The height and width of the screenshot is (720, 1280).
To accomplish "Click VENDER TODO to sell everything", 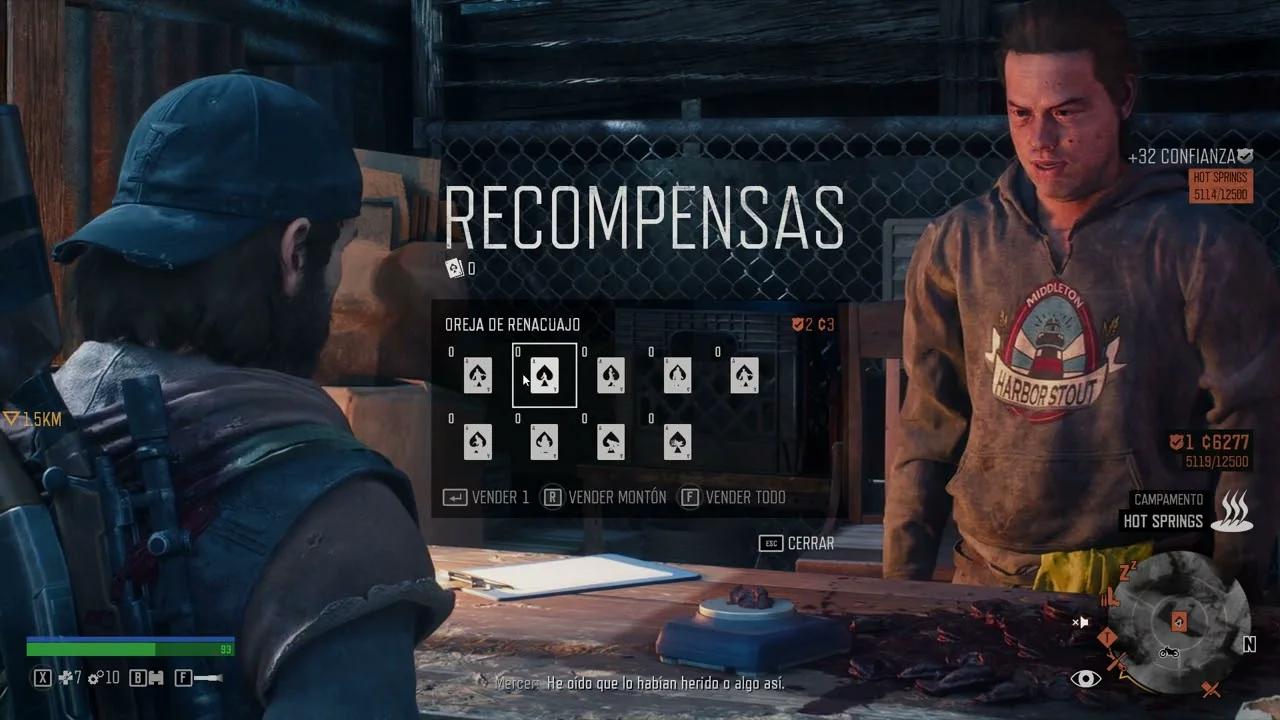I will click(x=742, y=497).
